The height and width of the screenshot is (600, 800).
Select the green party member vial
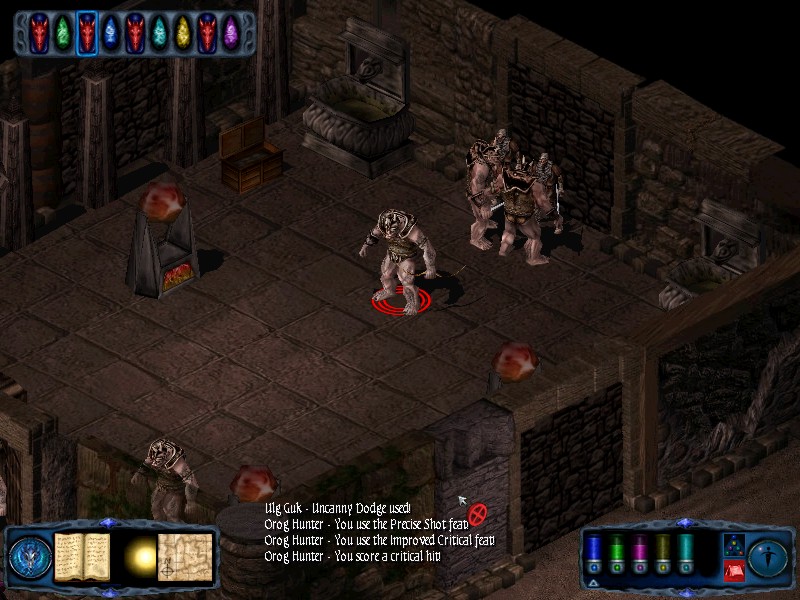[x=615, y=553]
